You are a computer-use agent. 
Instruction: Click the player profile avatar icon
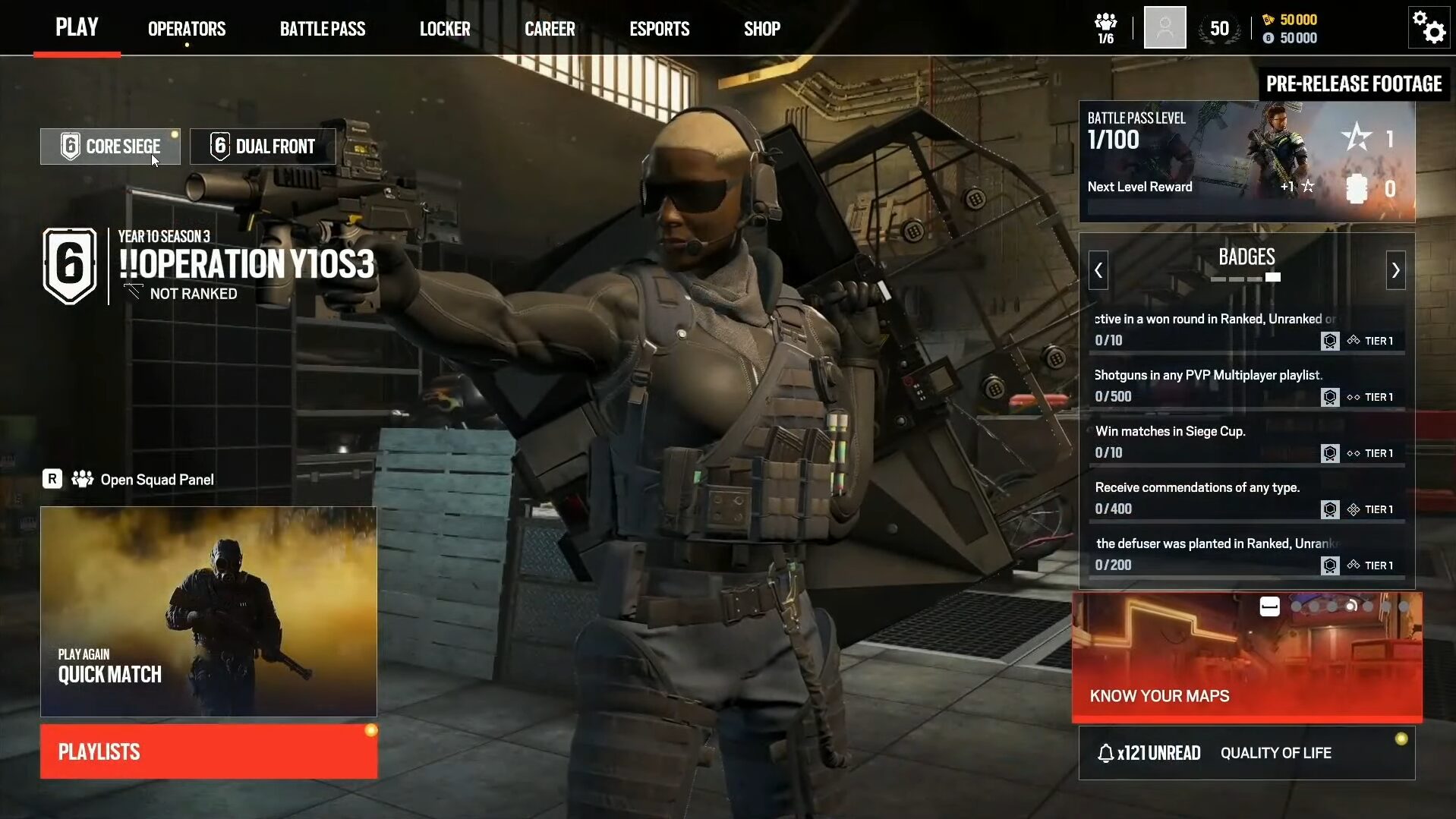pos(1164,27)
